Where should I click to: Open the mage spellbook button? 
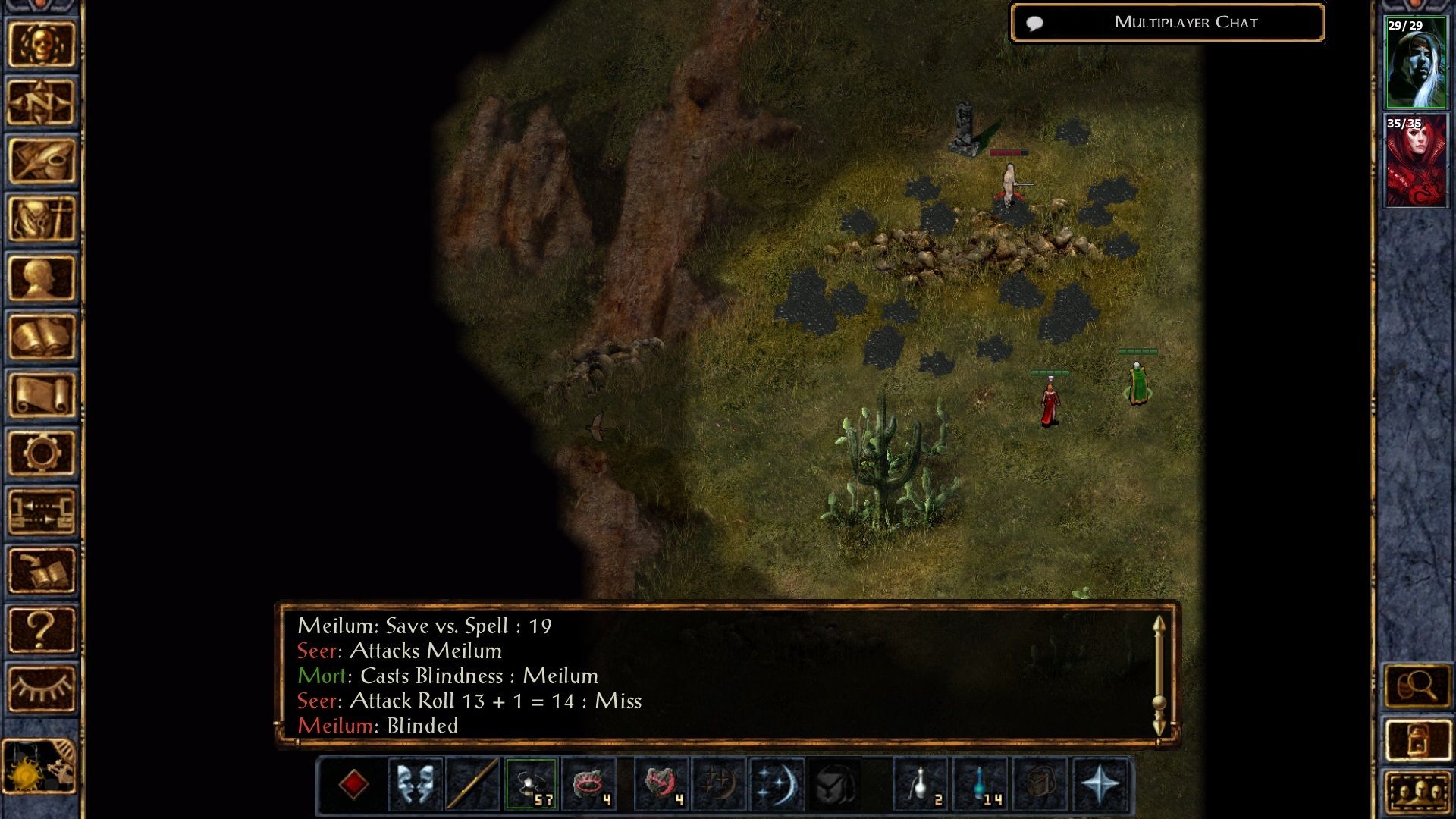42,337
